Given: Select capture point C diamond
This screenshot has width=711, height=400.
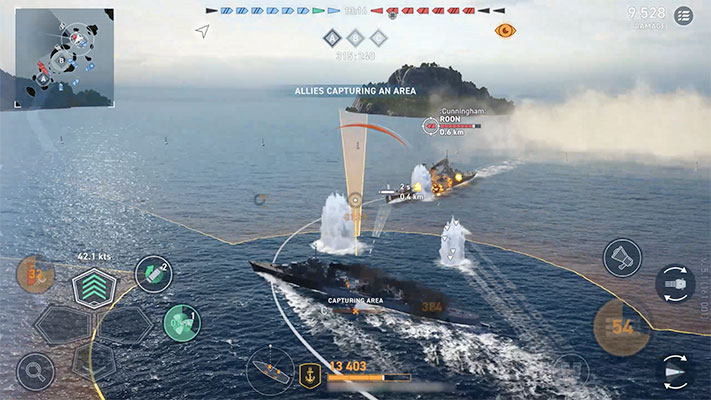Looking at the screenshot, I should pyautogui.click(x=378, y=38).
